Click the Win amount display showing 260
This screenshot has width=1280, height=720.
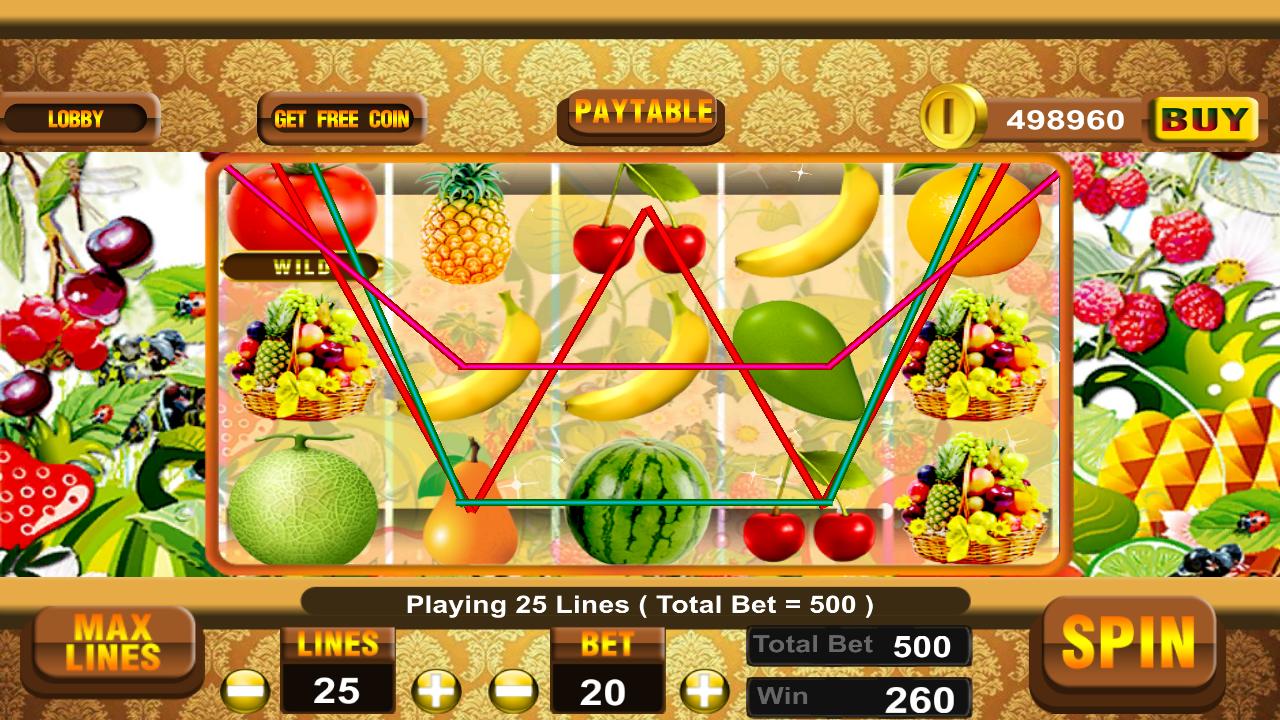point(860,696)
